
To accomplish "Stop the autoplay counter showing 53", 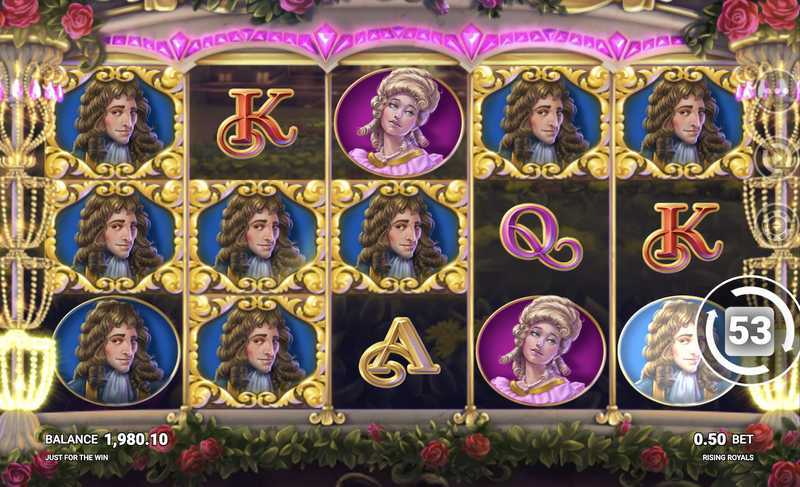I will (x=749, y=330).
